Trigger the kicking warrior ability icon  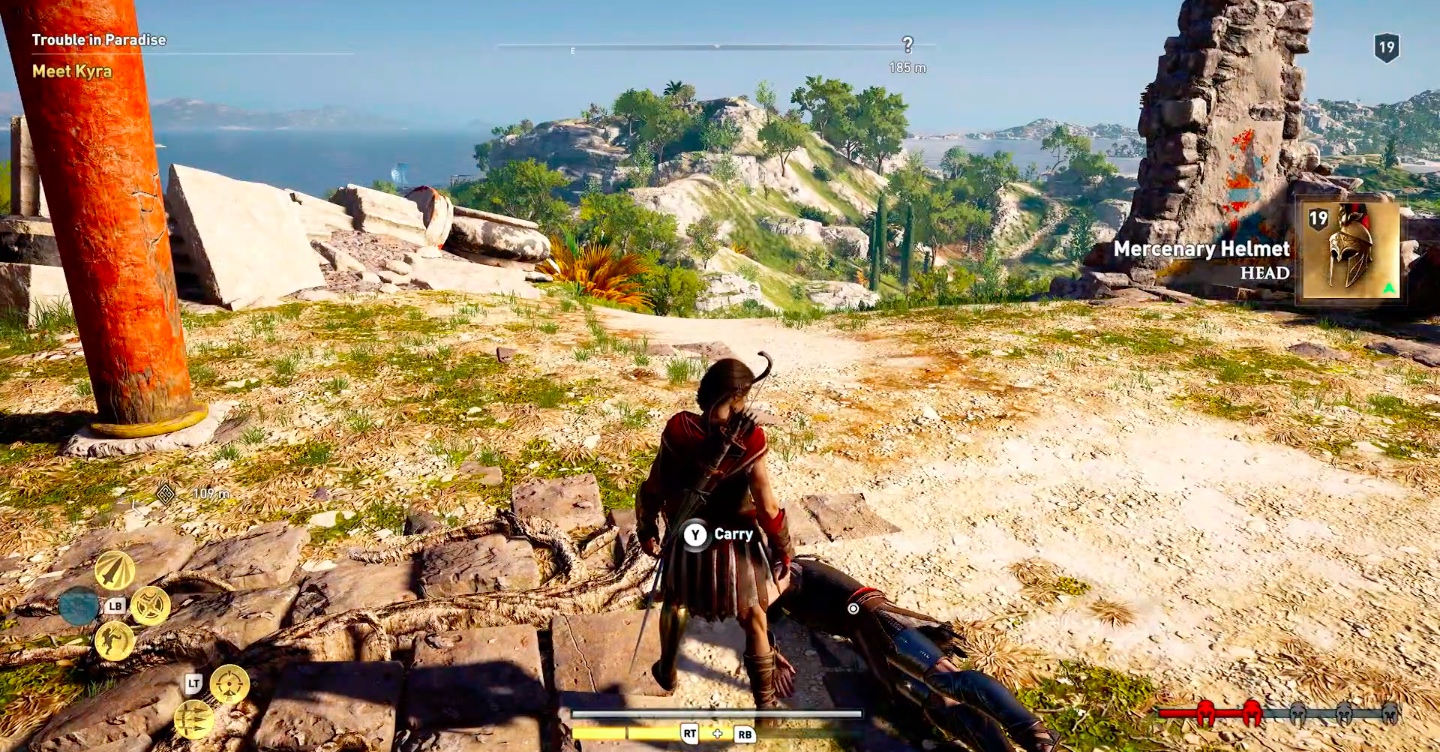pos(115,641)
